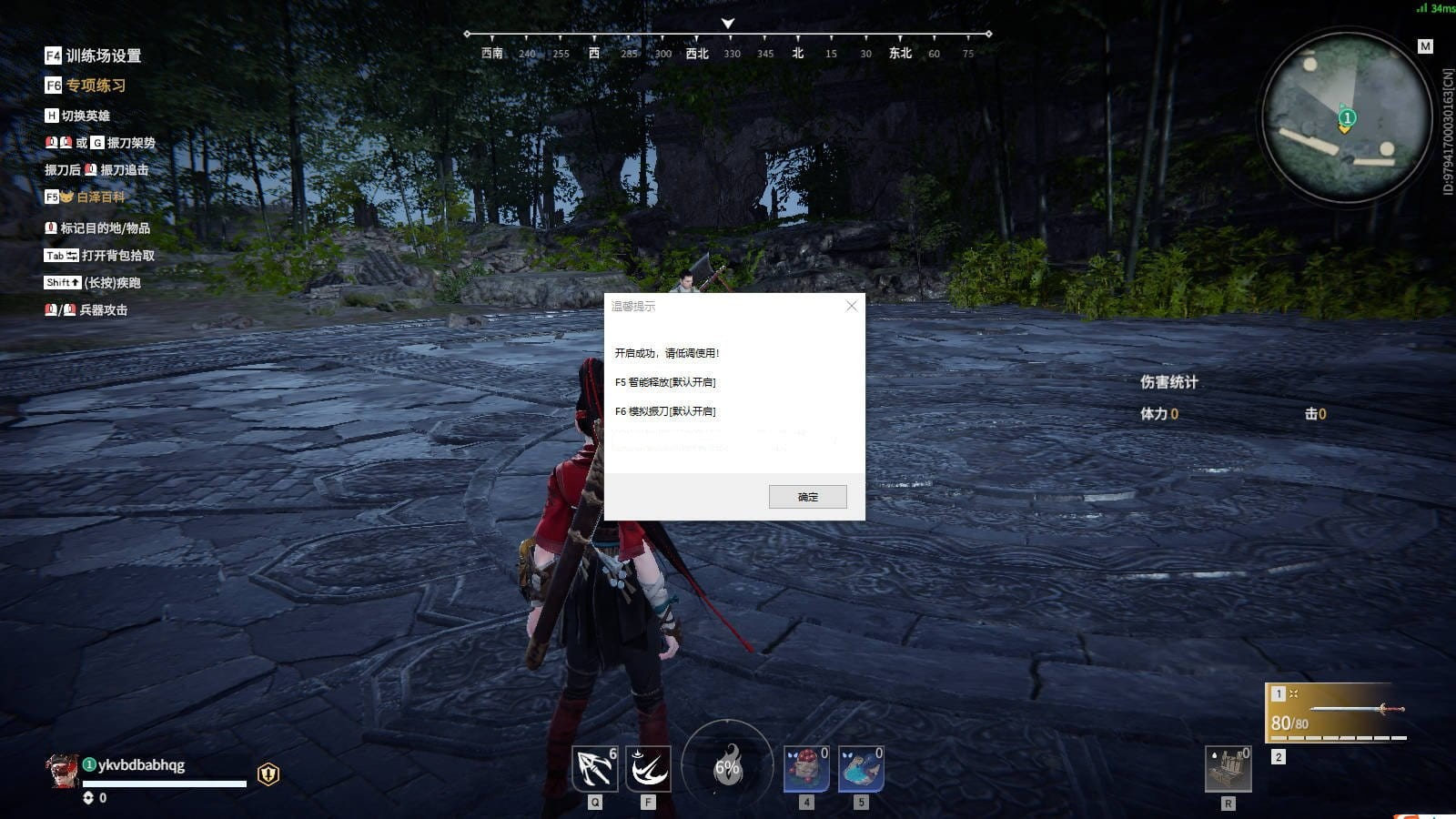Open the 白泽百科 encyclopedia entry
The width and height of the screenshot is (1456, 819).
100,197
